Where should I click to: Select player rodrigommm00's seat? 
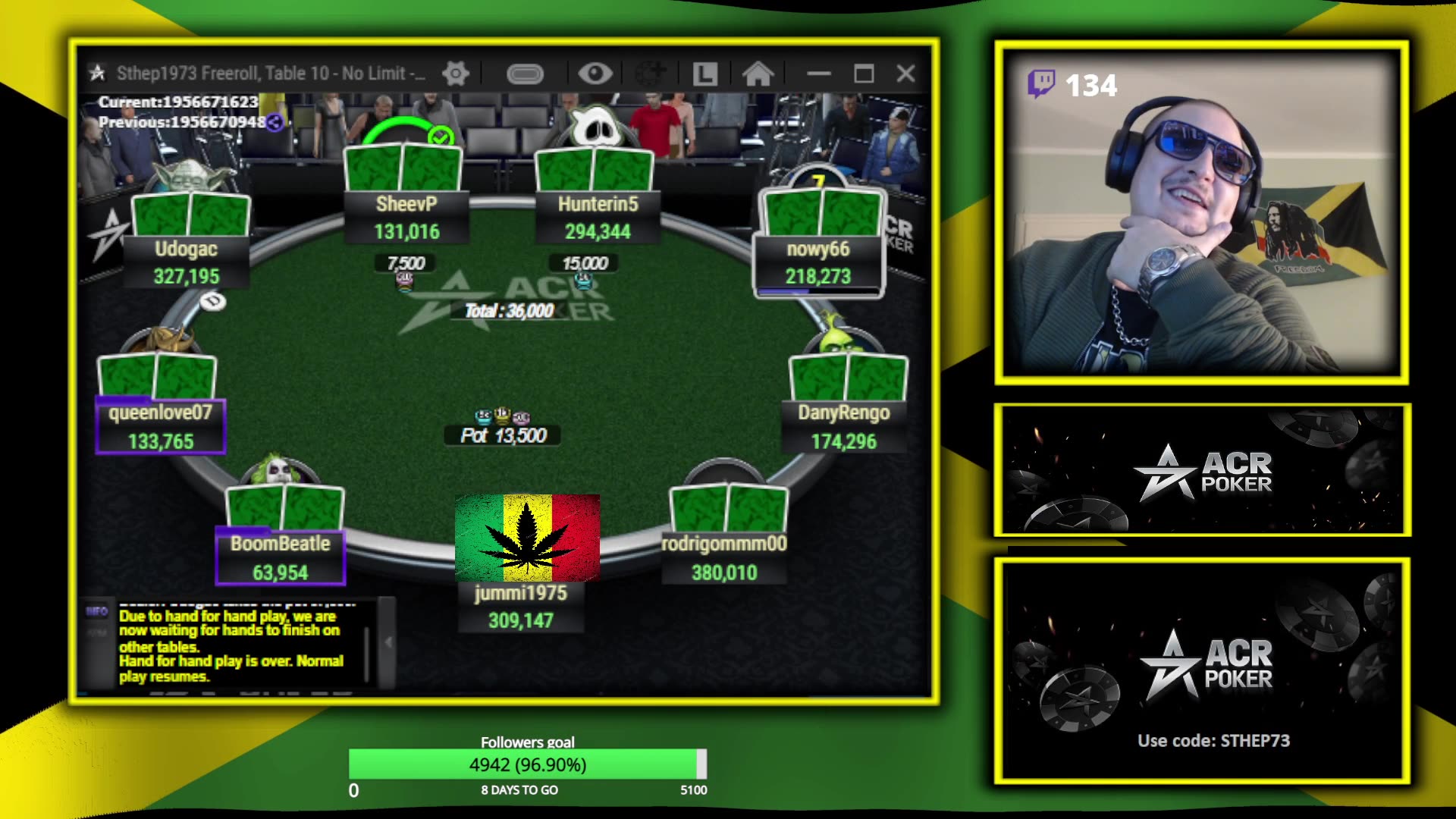tap(724, 557)
